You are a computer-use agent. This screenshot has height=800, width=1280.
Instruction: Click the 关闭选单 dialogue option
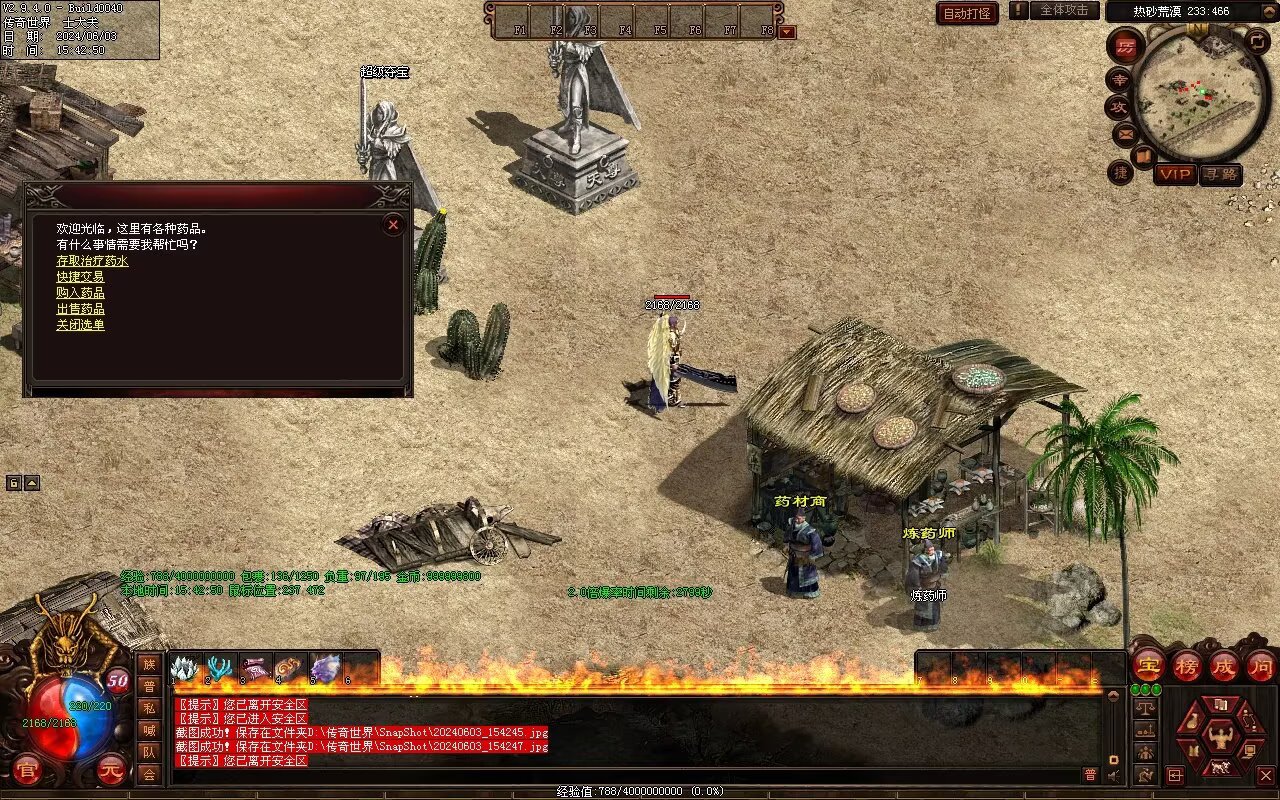(80, 325)
